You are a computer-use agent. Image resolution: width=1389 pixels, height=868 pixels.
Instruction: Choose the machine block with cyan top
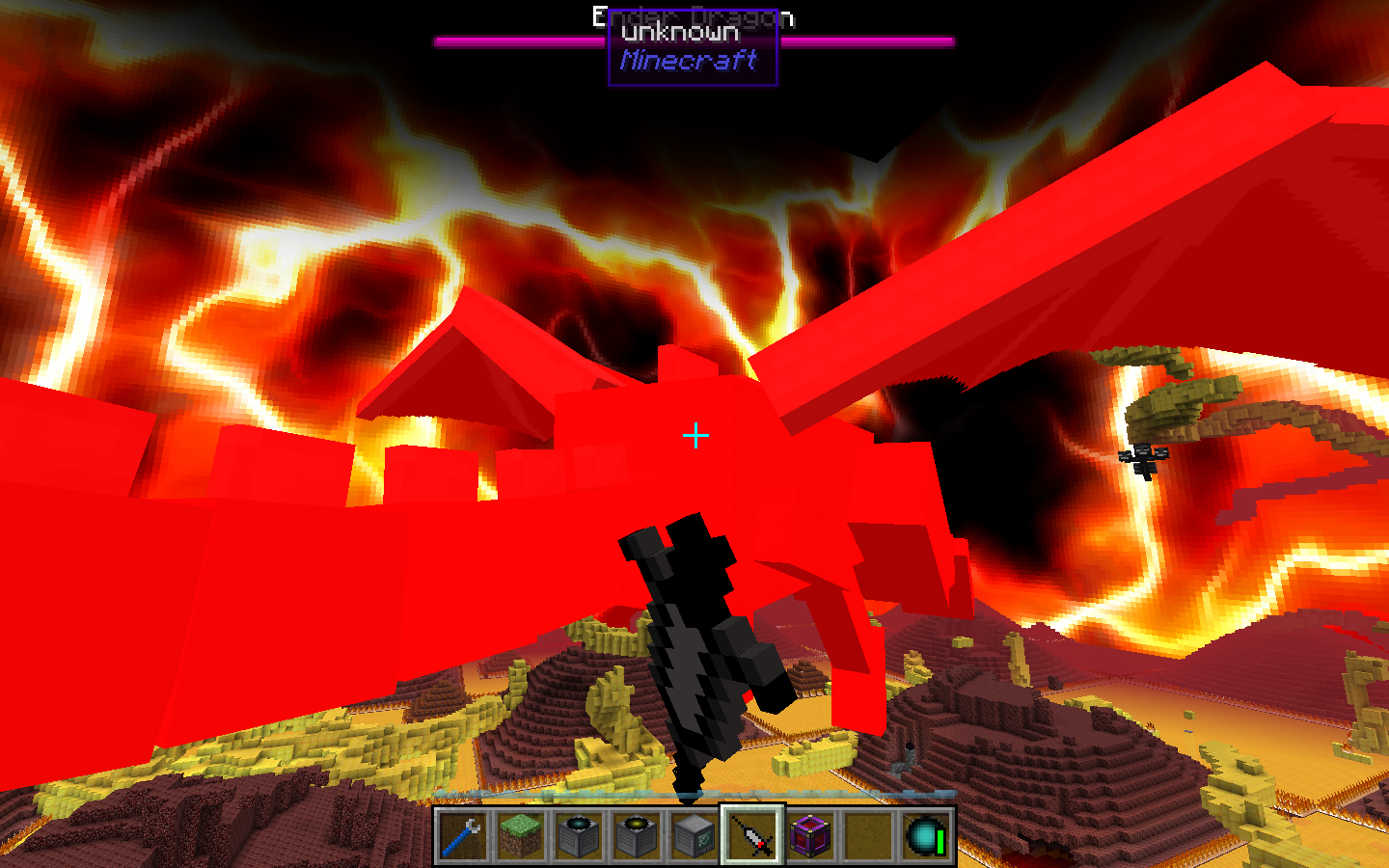click(x=579, y=835)
